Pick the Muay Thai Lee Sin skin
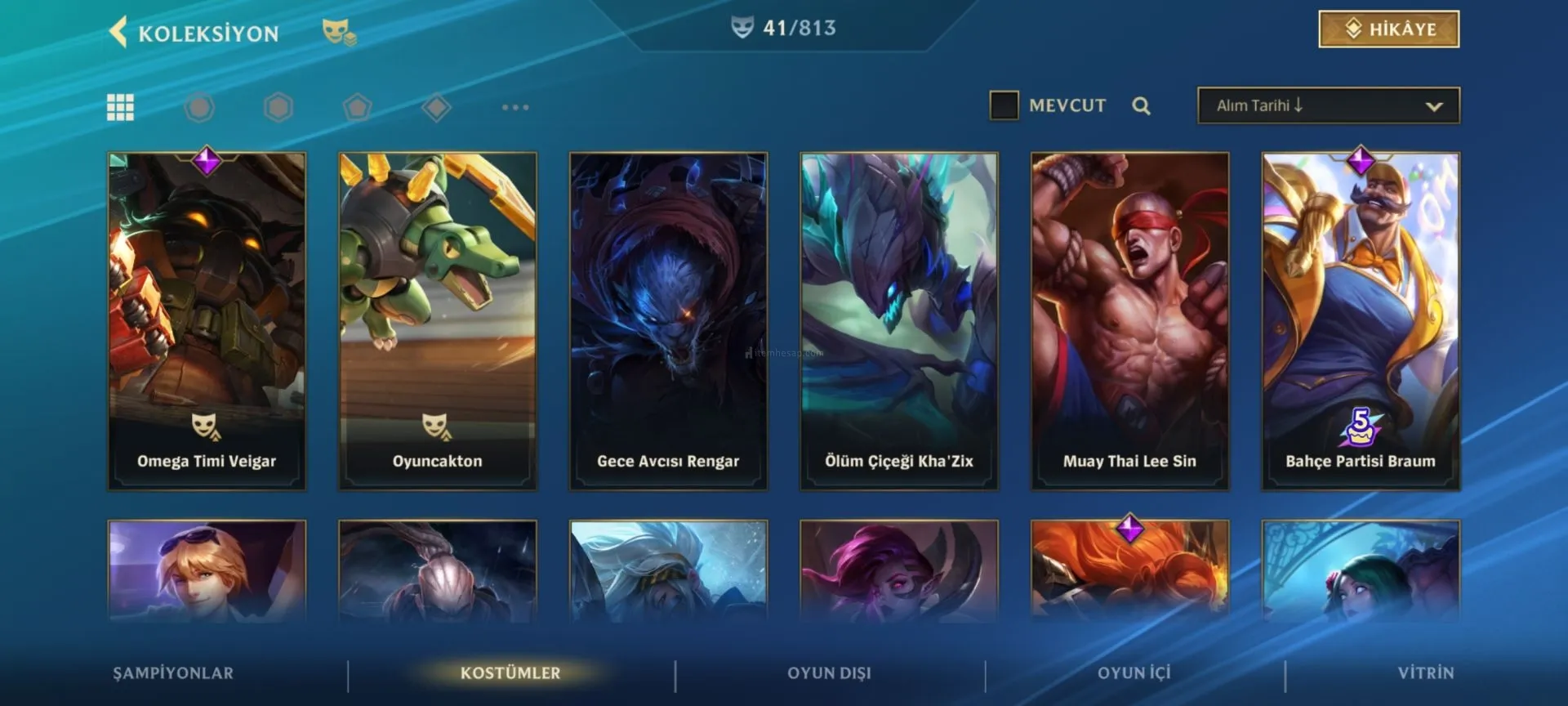This screenshot has height=706, width=1568. pyautogui.click(x=1129, y=320)
